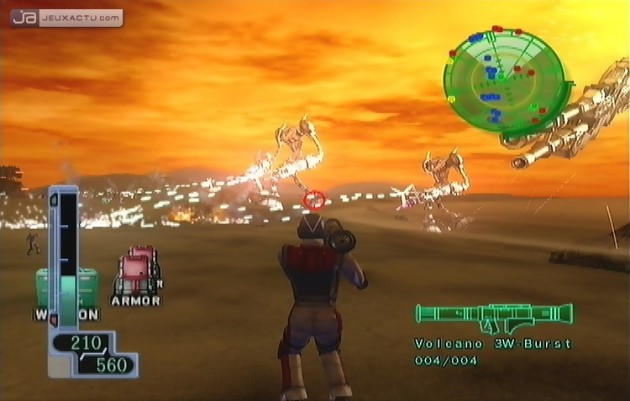This screenshot has height=401, width=630.
Task: Select the pink ARMOR crate icon
Action: pyautogui.click(x=137, y=271)
